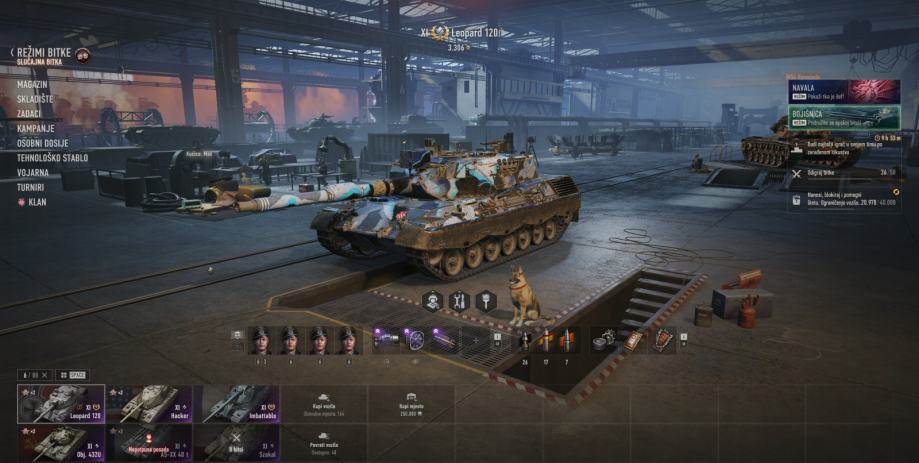The height and width of the screenshot is (463, 919).
Task: Select the Leopard 120 tank card
Action: tap(61, 404)
